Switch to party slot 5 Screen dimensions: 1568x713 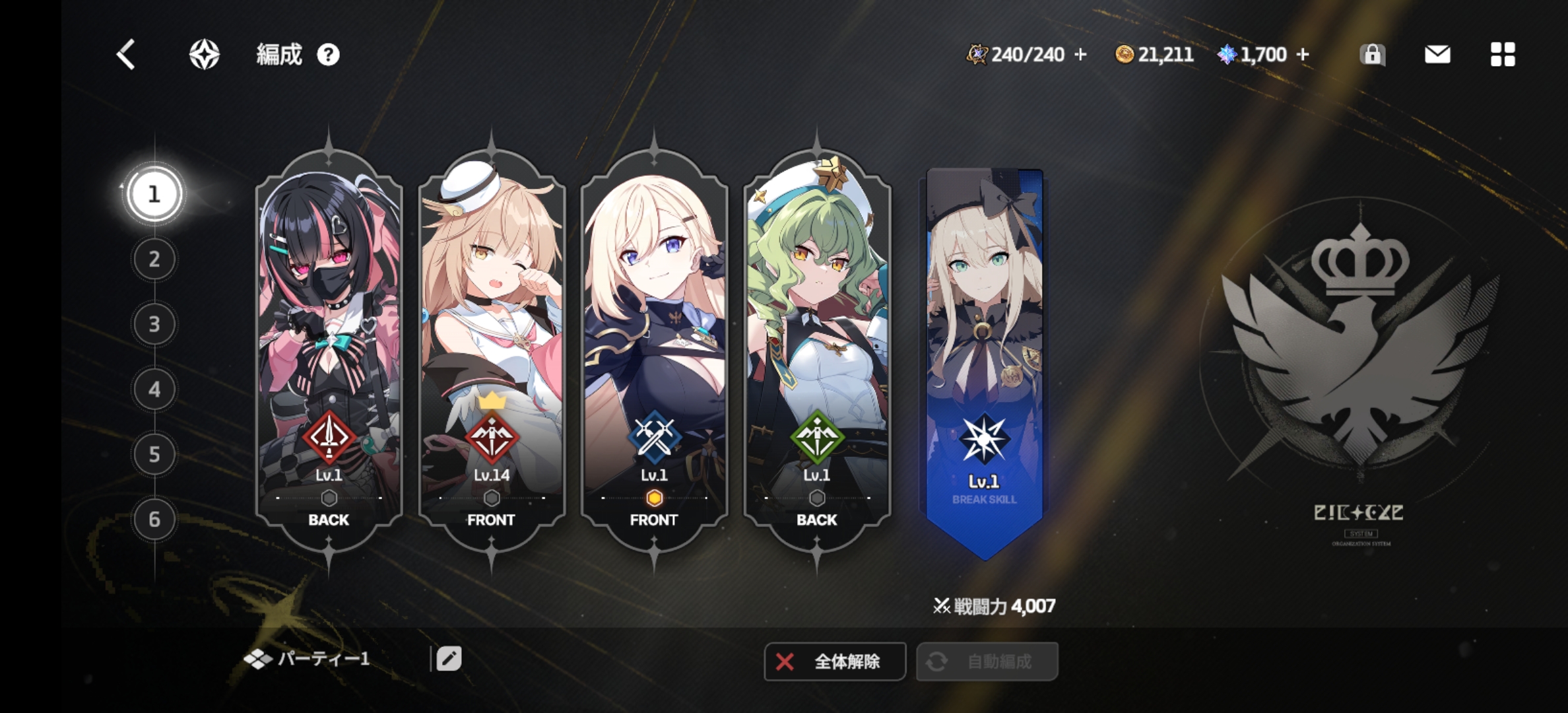point(154,454)
